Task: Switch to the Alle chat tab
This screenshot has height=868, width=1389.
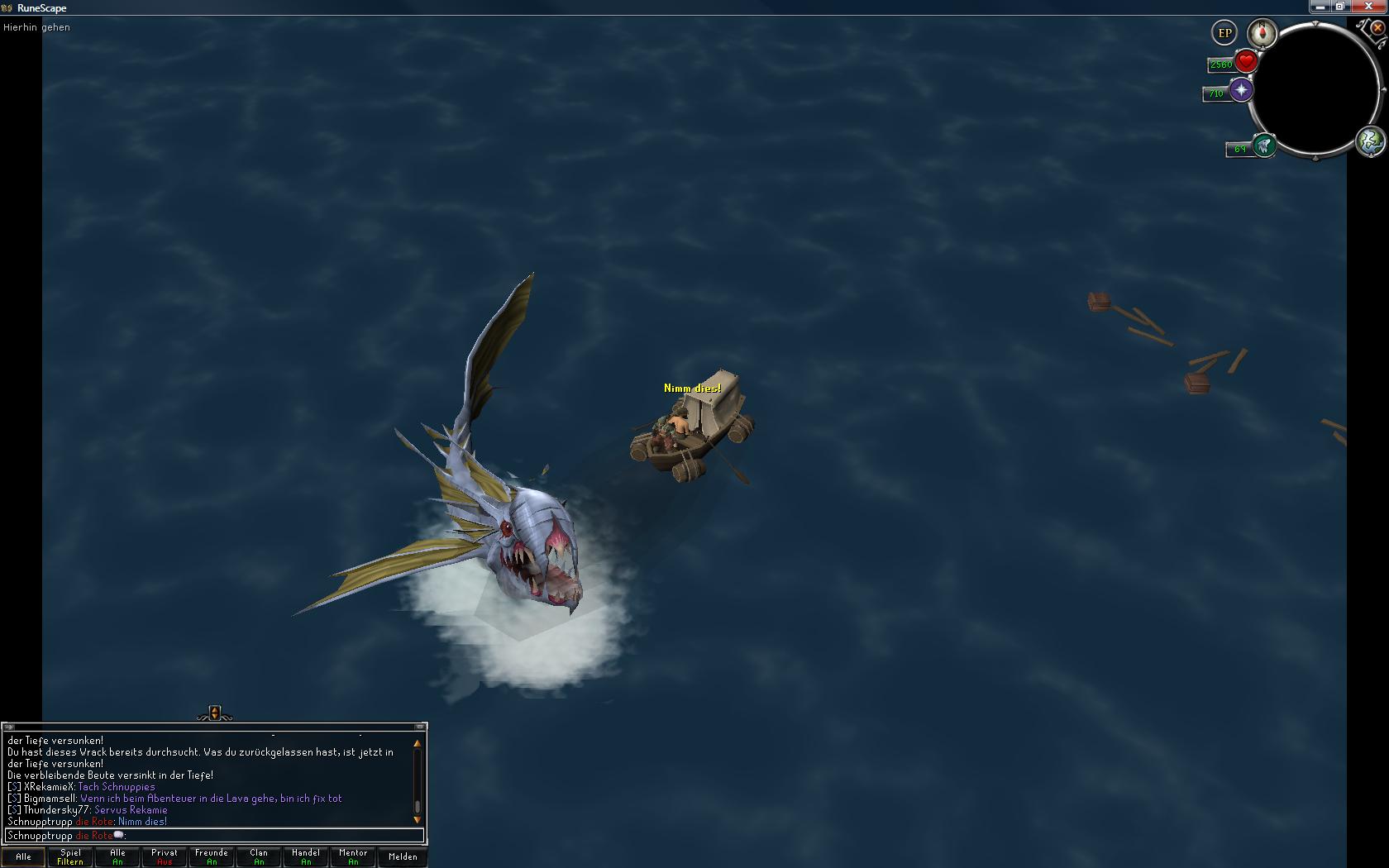Action: 24,856
